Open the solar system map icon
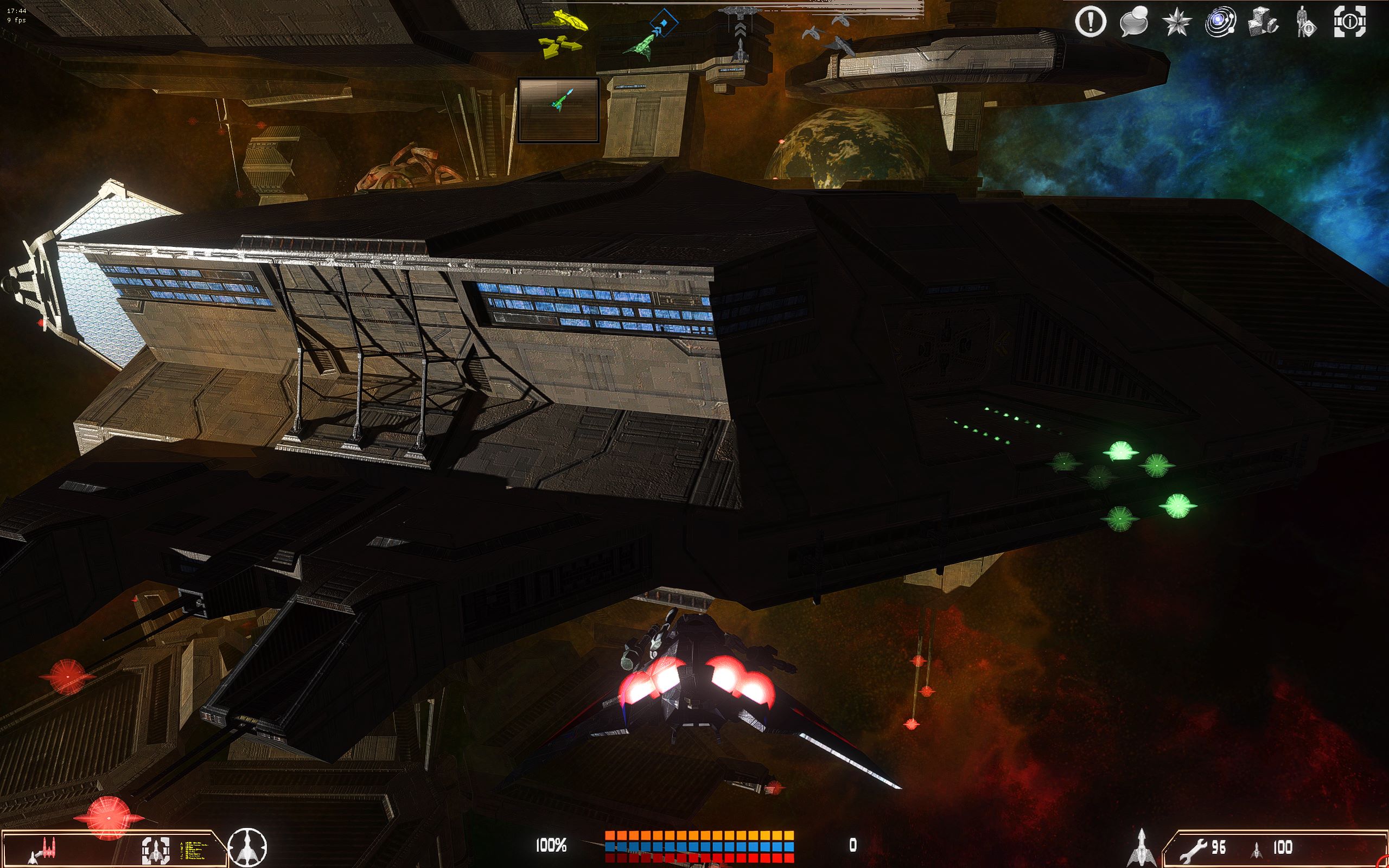The width and height of the screenshot is (1389, 868). tap(1220, 23)
